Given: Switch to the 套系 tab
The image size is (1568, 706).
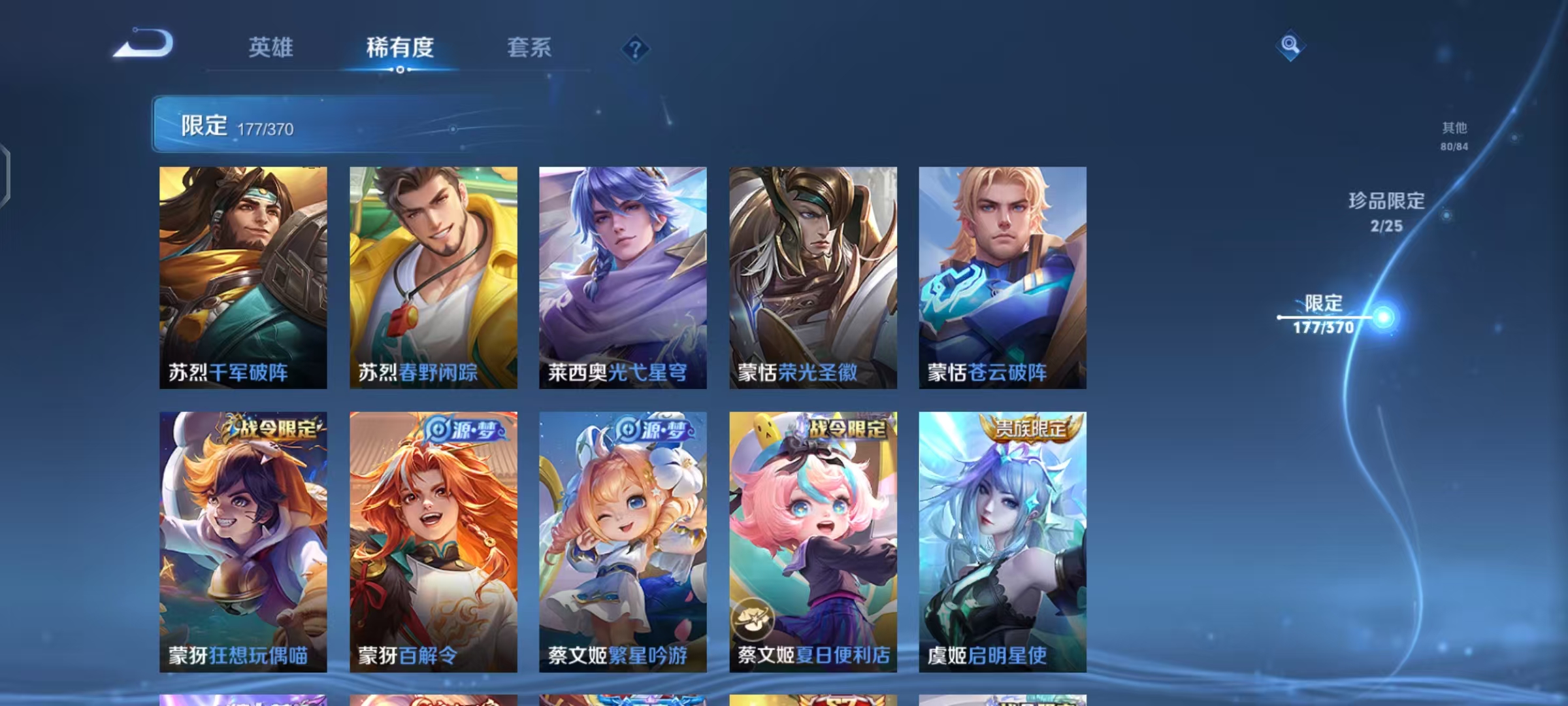Looking at the screenshot, I should pos(529,48).
